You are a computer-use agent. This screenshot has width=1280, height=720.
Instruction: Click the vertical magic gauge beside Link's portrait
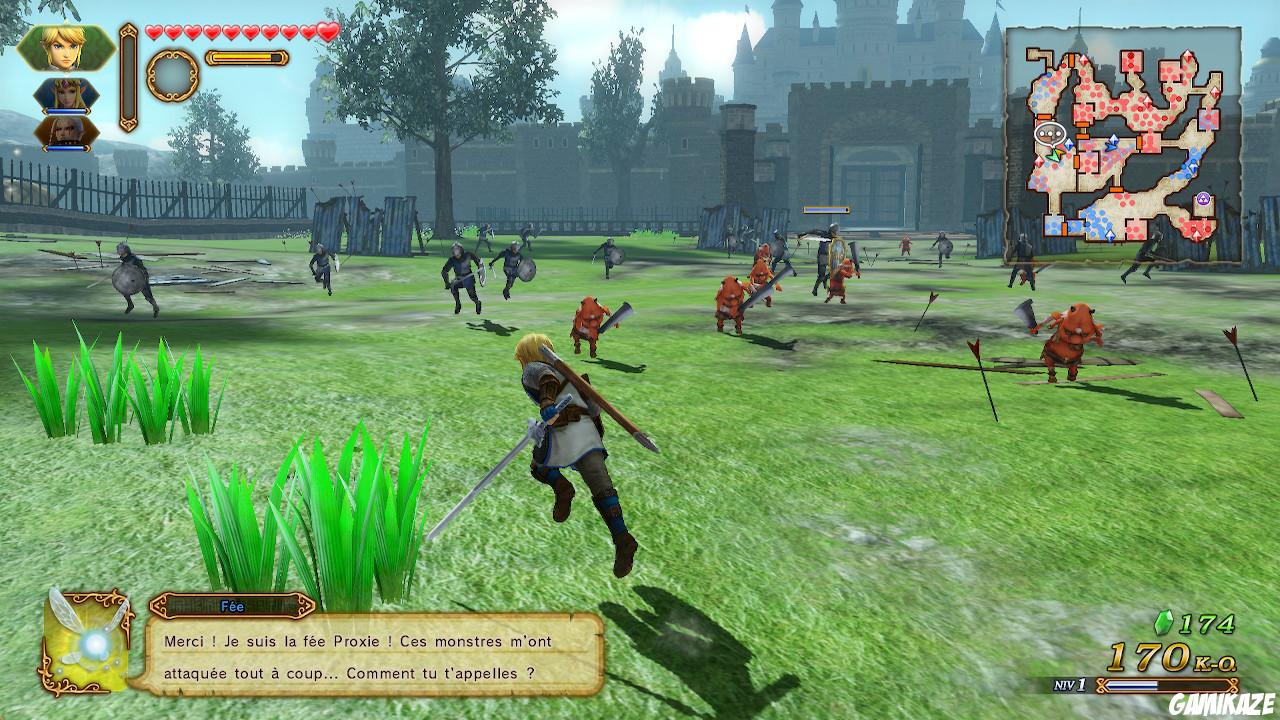pyautogui.click(x=127, y=77)
